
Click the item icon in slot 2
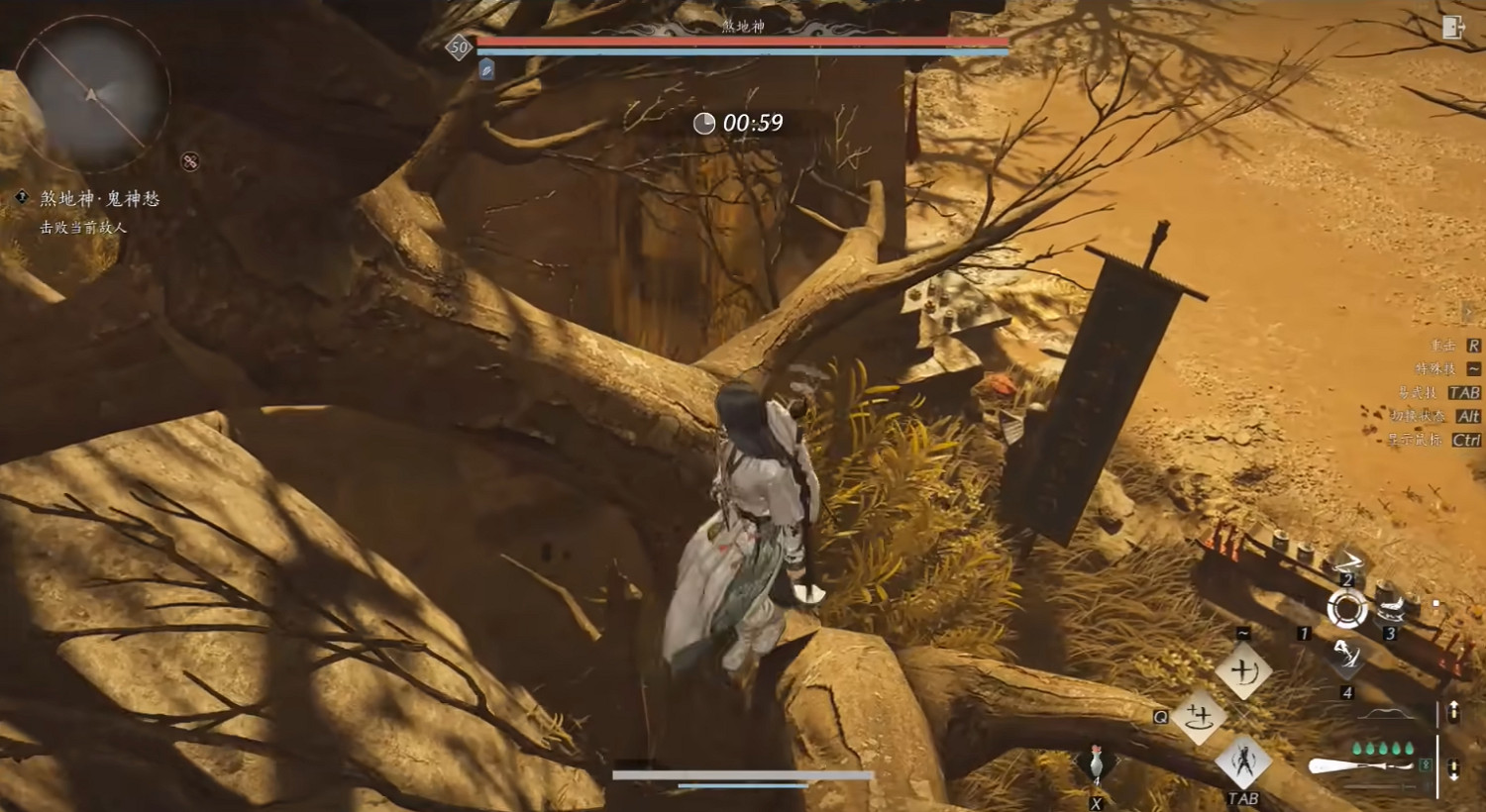pyautogui.click(x=1349, y=562)
